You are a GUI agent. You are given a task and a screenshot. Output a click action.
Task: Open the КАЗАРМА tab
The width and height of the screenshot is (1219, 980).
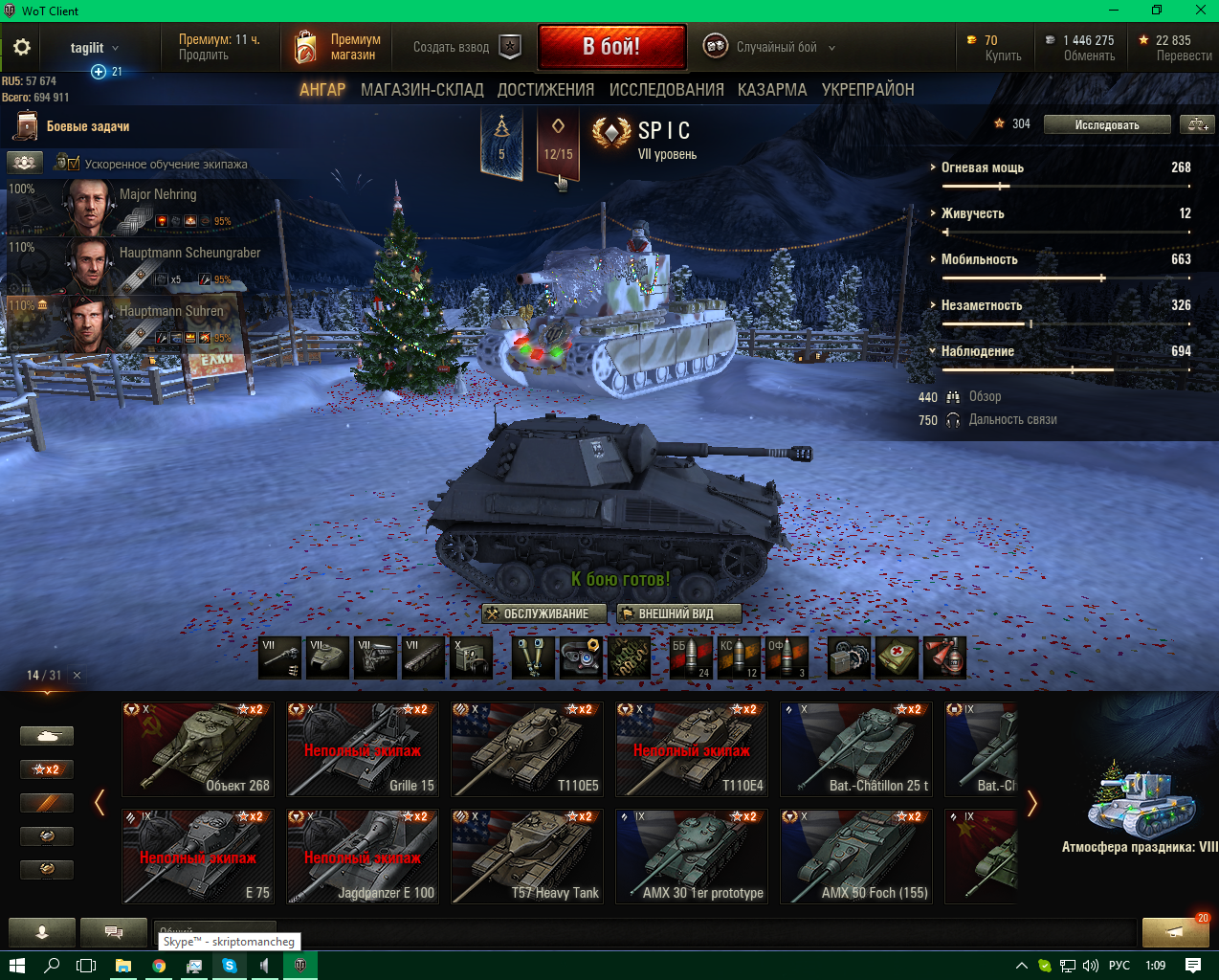pos(771,90)
